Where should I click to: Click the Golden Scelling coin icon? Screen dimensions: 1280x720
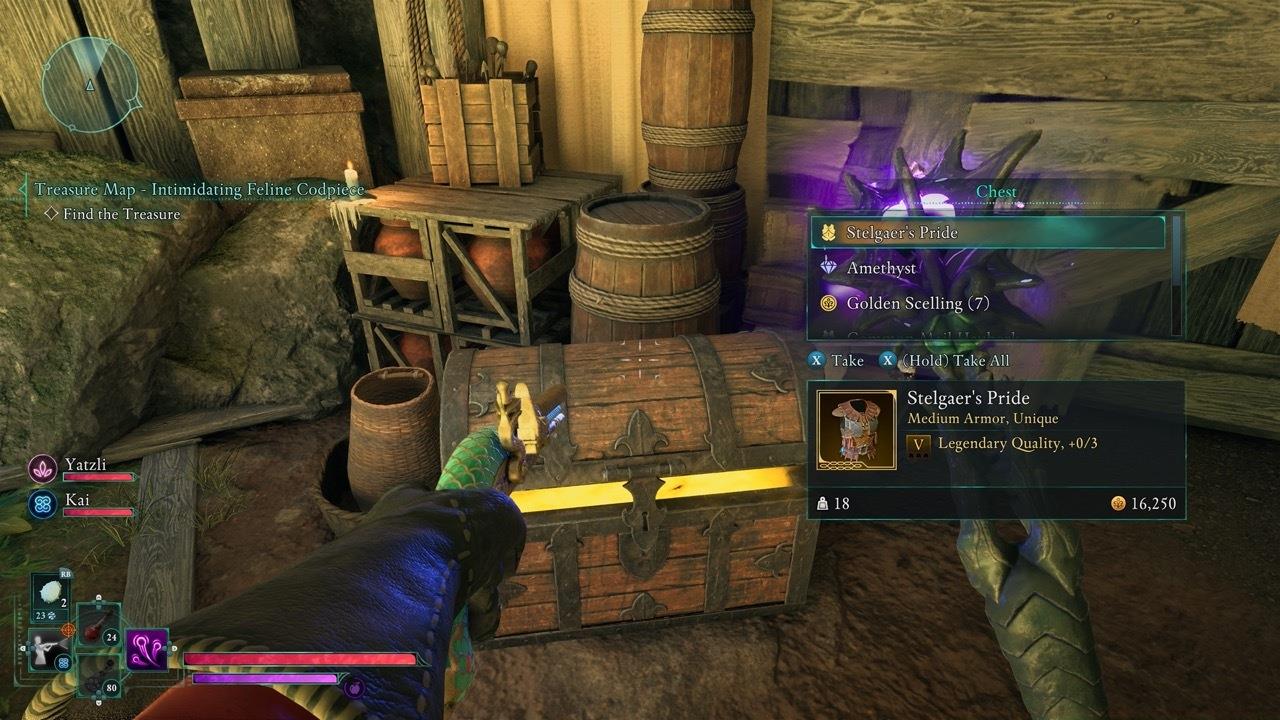828,302
